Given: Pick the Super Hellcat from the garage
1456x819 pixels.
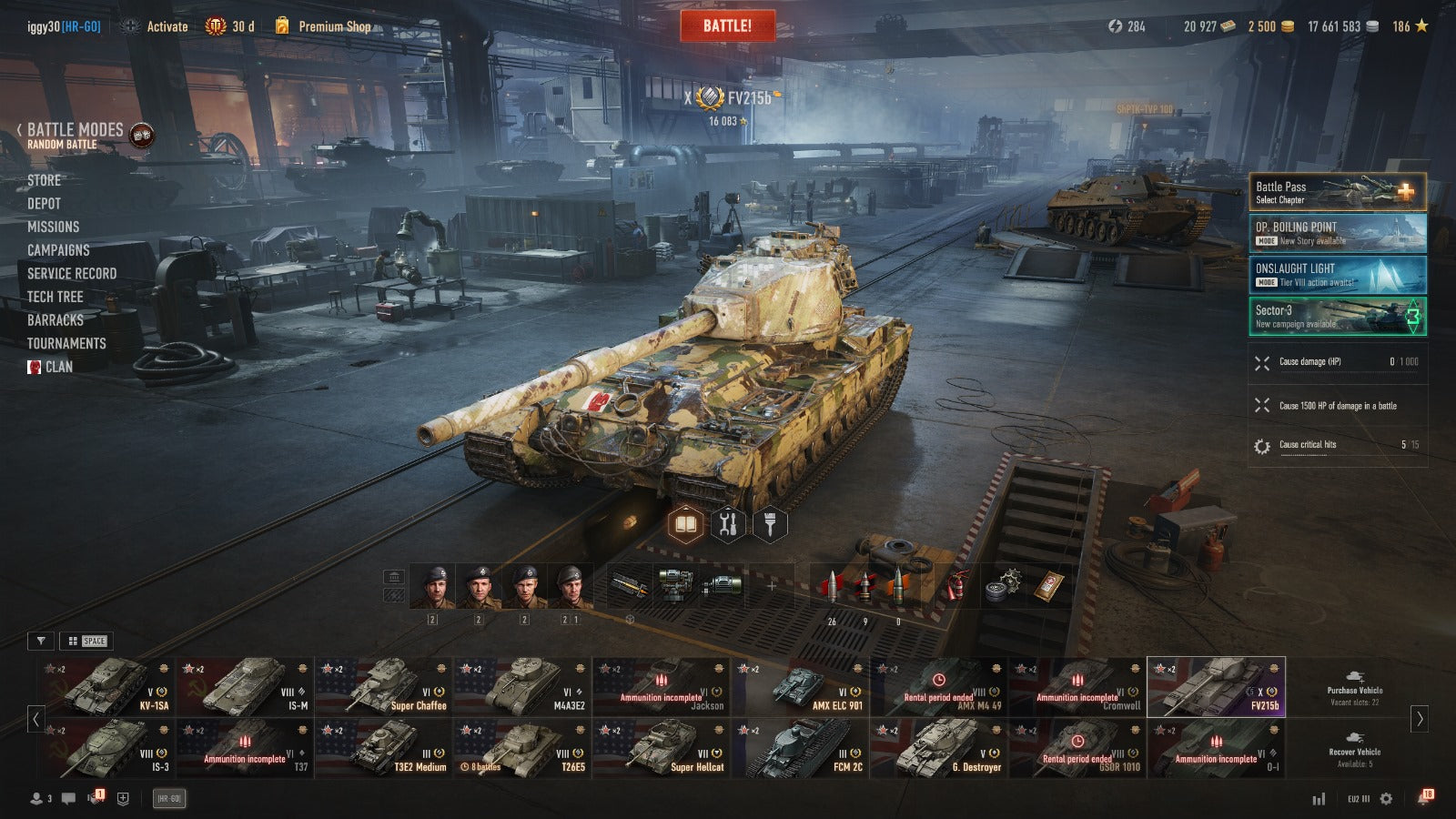Looking at the screenshot, I should coord(662,748).
